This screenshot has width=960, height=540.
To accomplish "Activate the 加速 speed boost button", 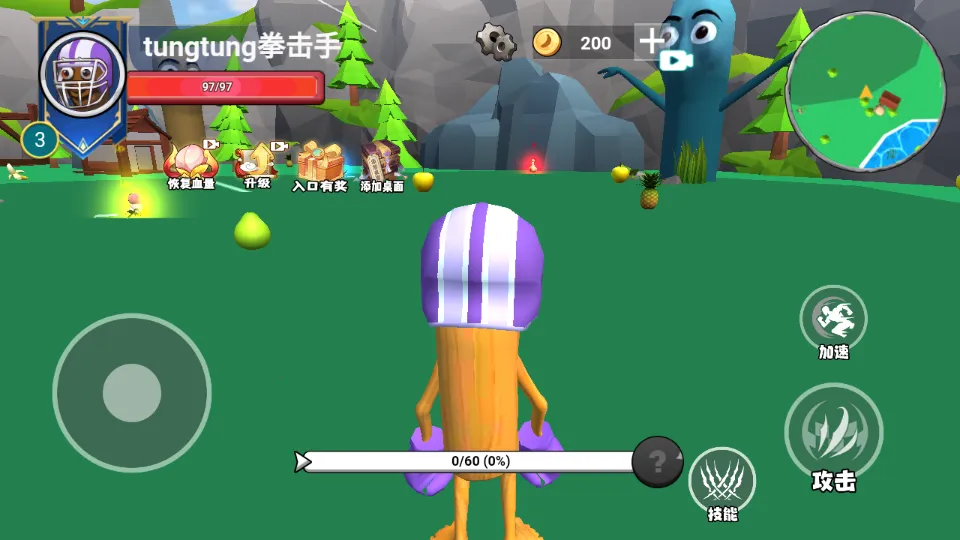I will pos(833,319).
